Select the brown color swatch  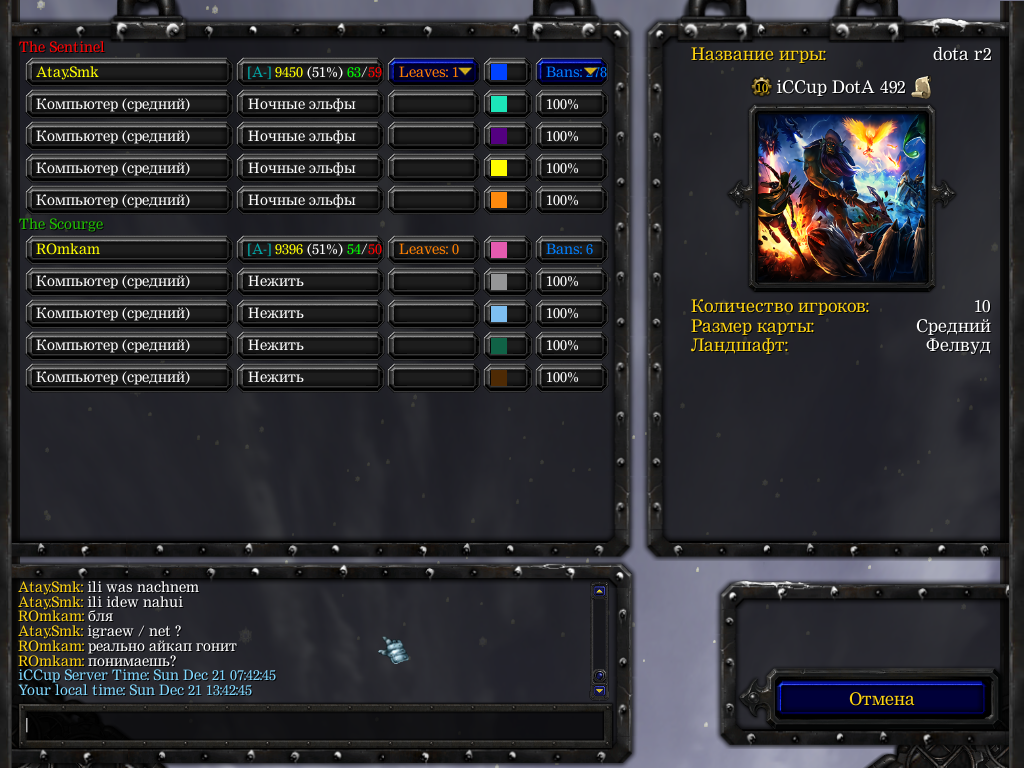pos(499,377)
